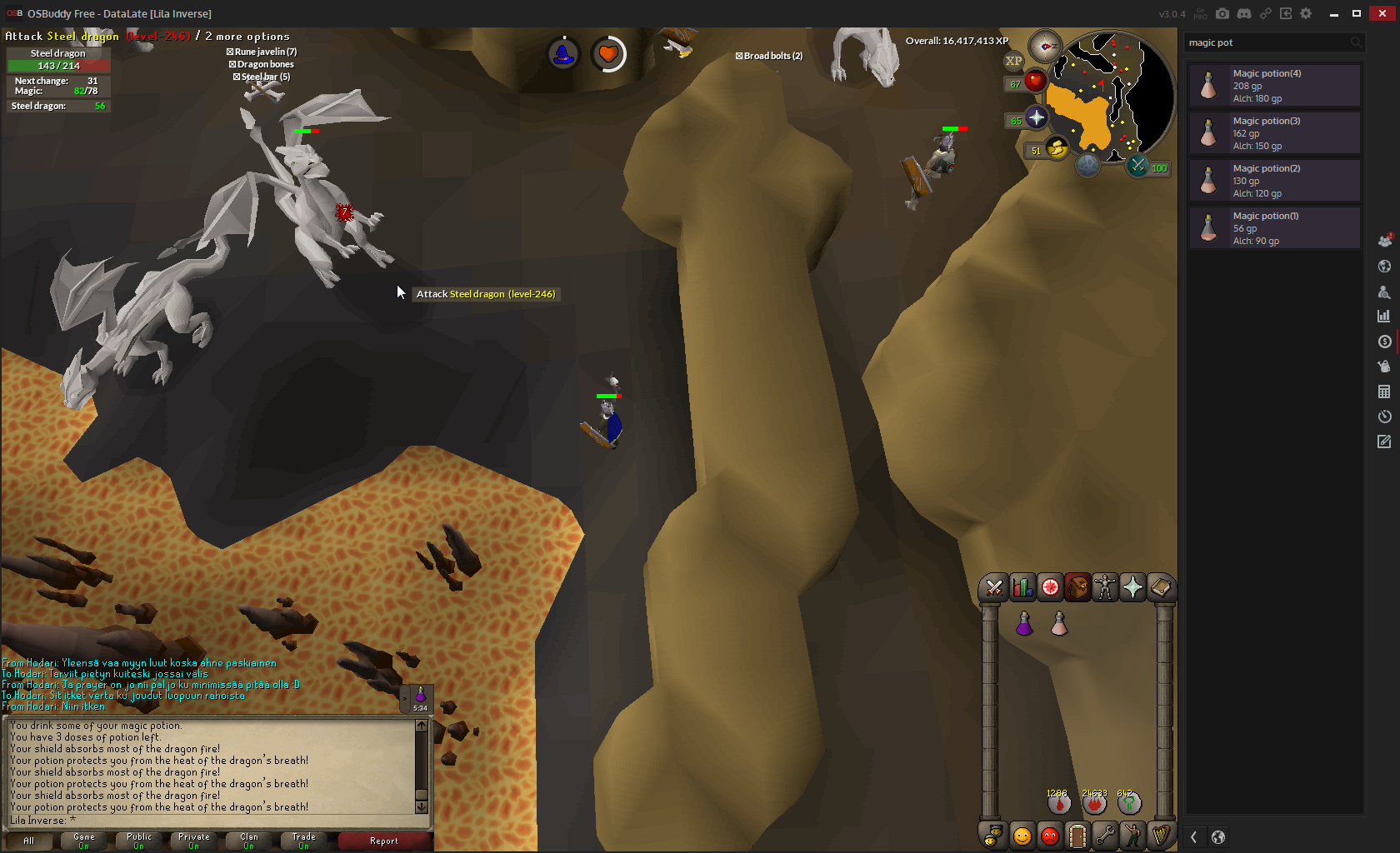Open the Logout door tab

(x=1077, y=836)
